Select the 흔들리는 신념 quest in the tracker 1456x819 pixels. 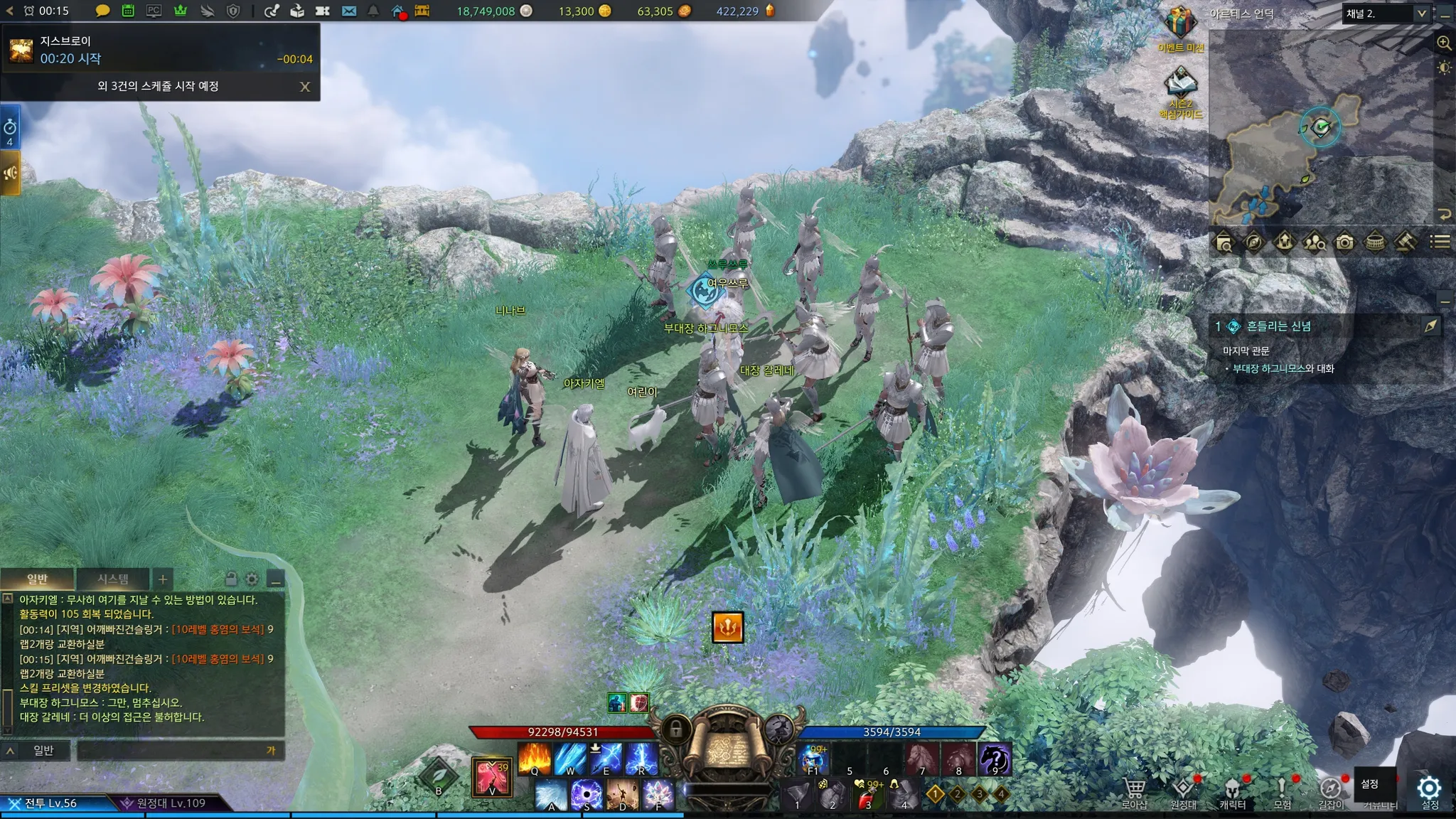1278,326
